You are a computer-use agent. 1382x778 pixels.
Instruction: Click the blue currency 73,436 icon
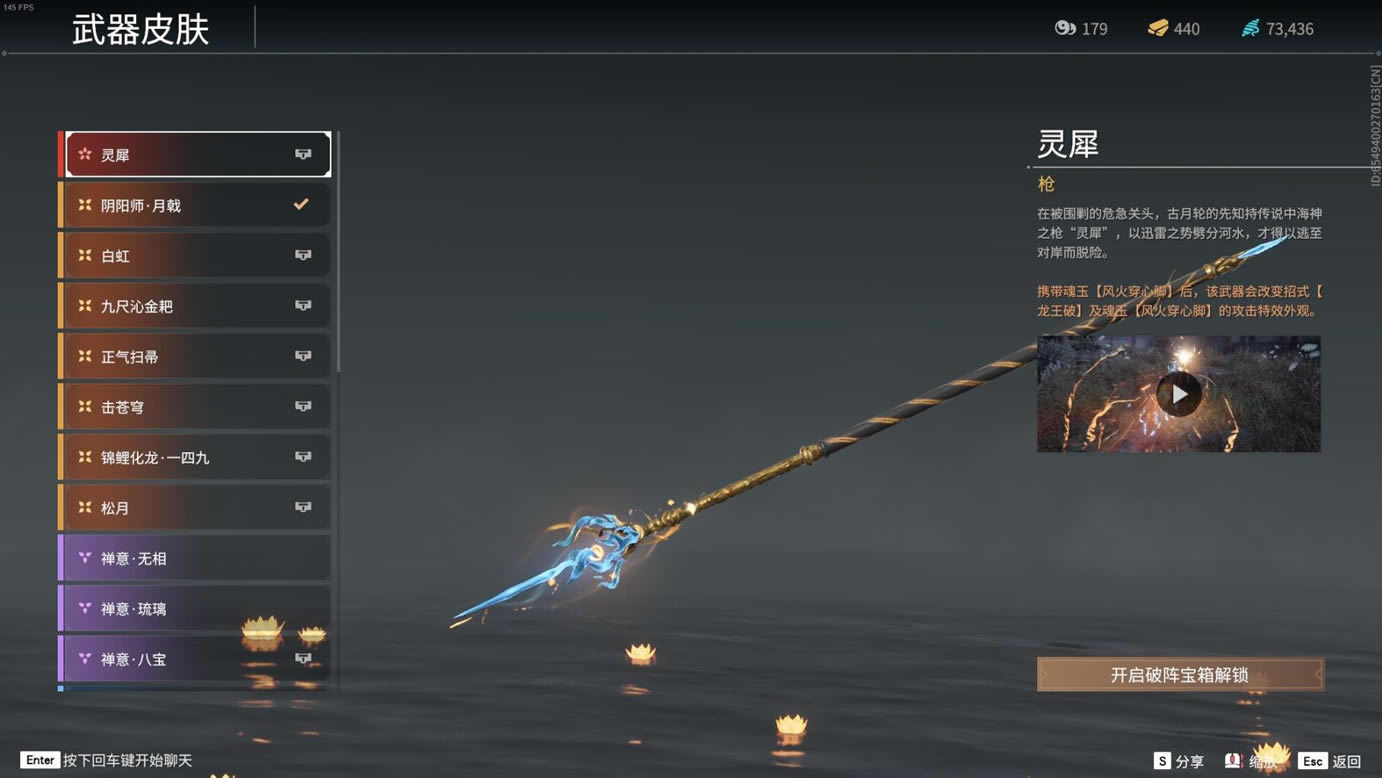pos(1250,28)
